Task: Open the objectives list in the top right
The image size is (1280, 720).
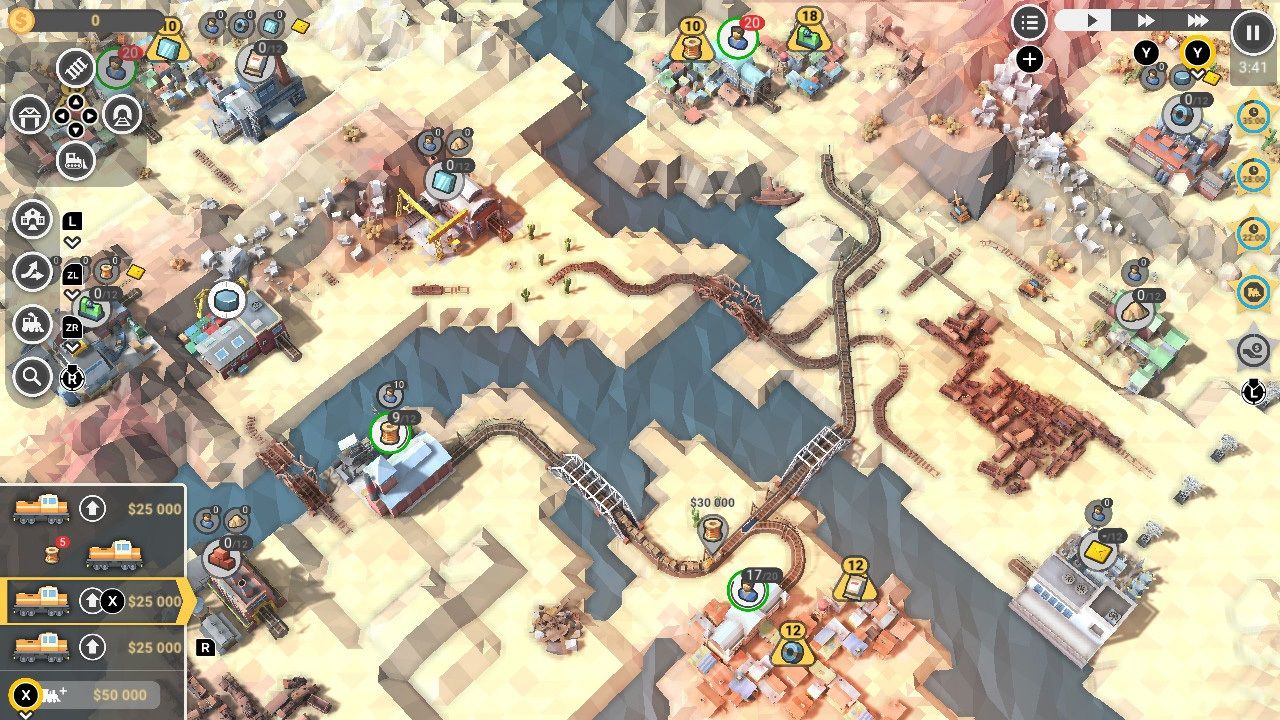Action: tap(1028, 22)
